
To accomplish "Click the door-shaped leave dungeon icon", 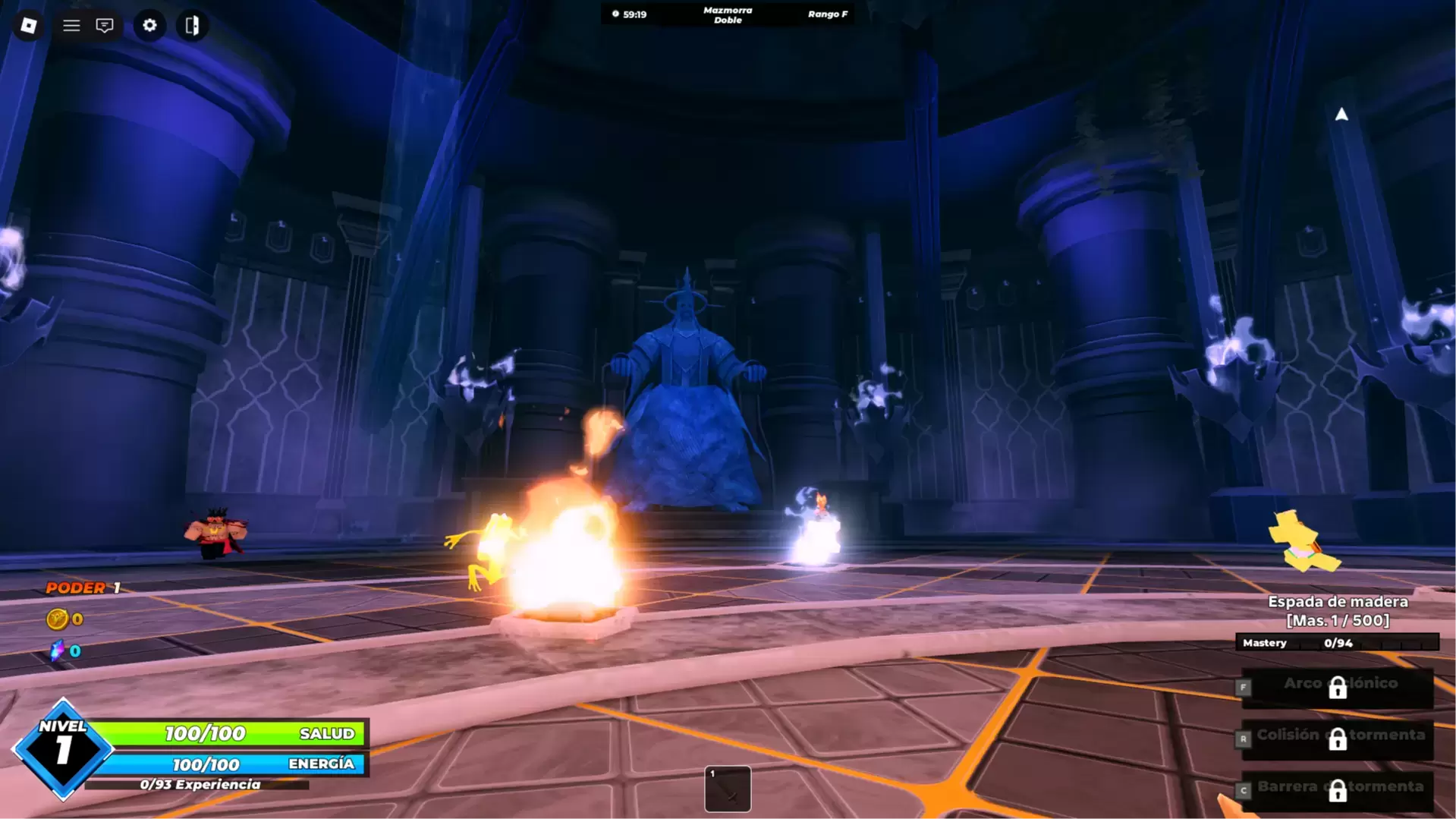I will coord(192,25).
